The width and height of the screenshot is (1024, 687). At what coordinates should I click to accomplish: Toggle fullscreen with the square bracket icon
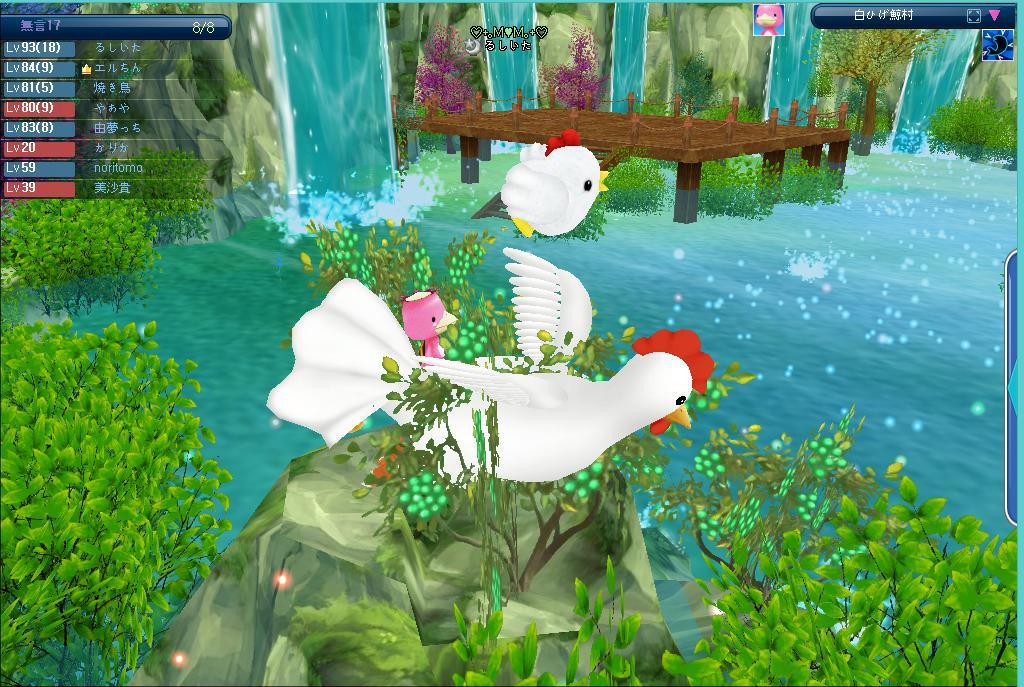974,15
